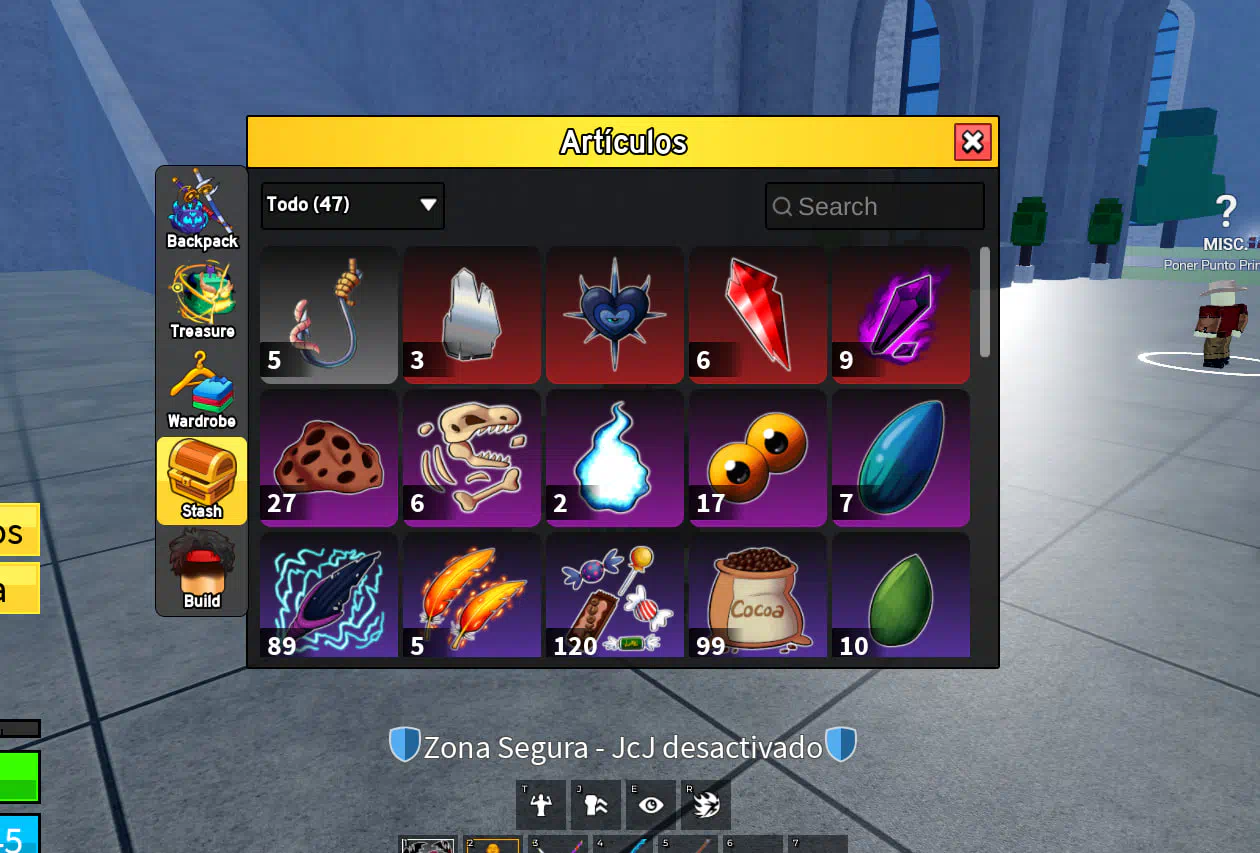
Task: Show the Wardrobe tab
Action: point(202,391)
